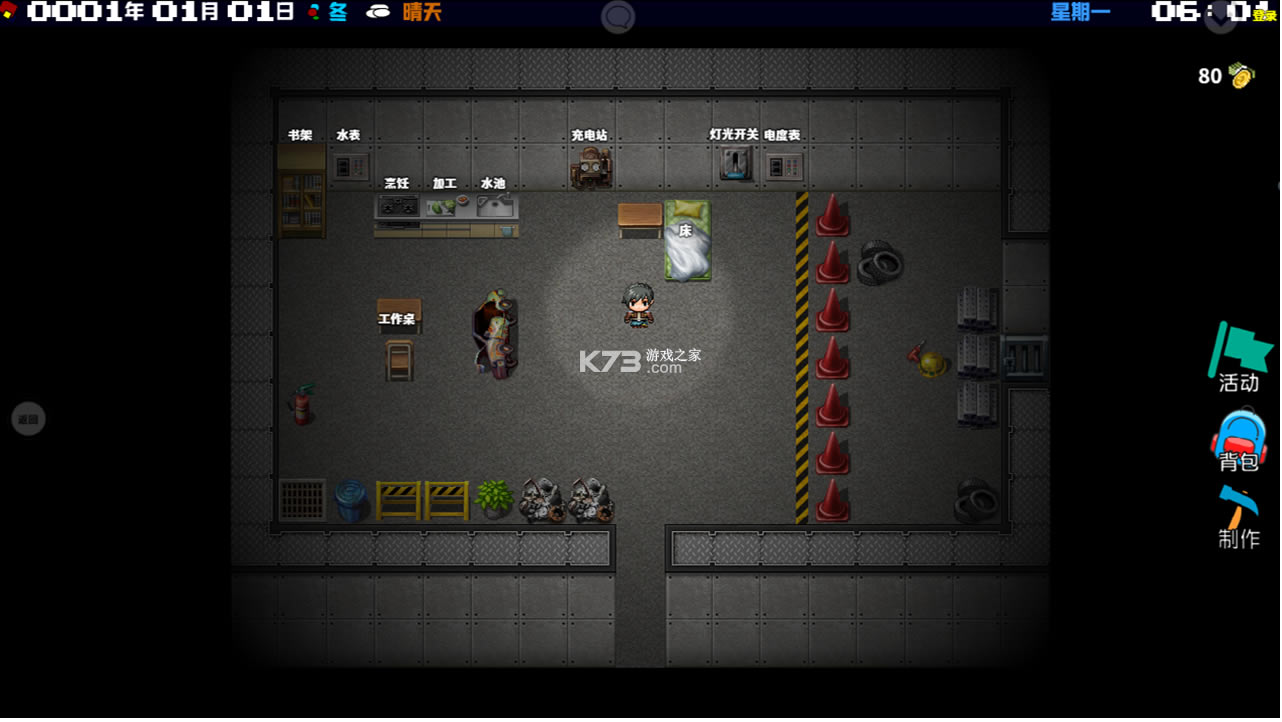
Task: Click the yellow 登录 login label
Action: tap(1266, 16)
